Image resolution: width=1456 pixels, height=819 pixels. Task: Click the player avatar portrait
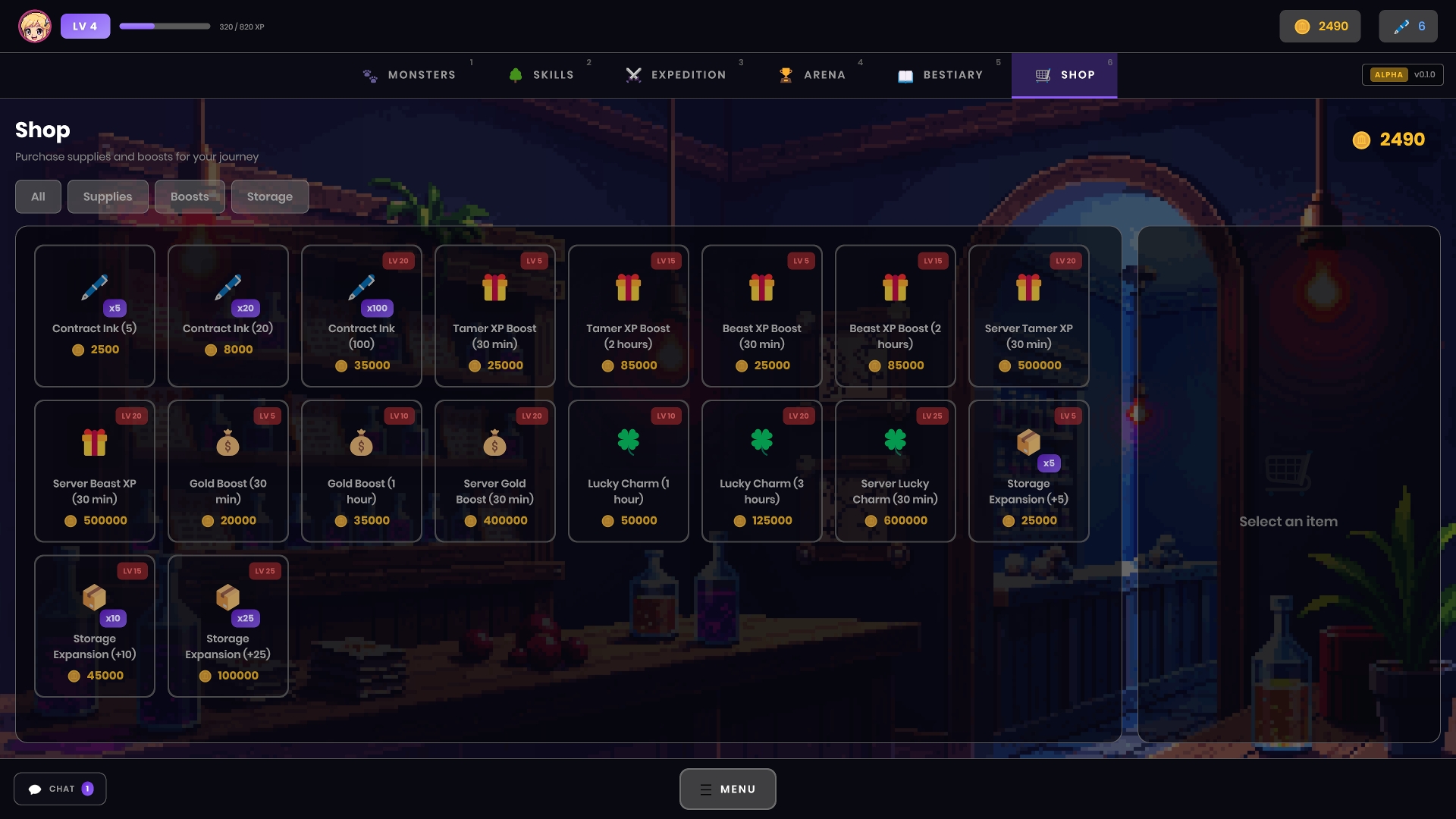(35, 27)
